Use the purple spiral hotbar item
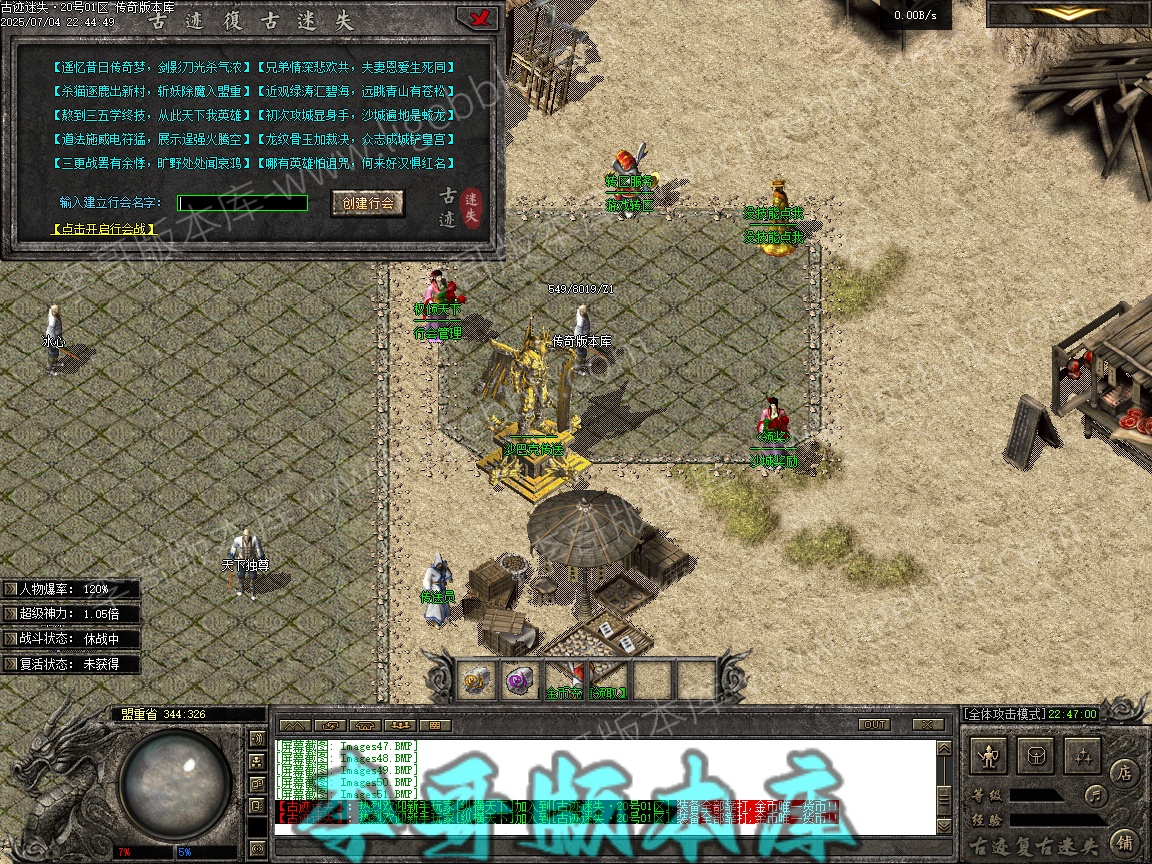Screen dimensions: 1152x864 pos(519,680)
